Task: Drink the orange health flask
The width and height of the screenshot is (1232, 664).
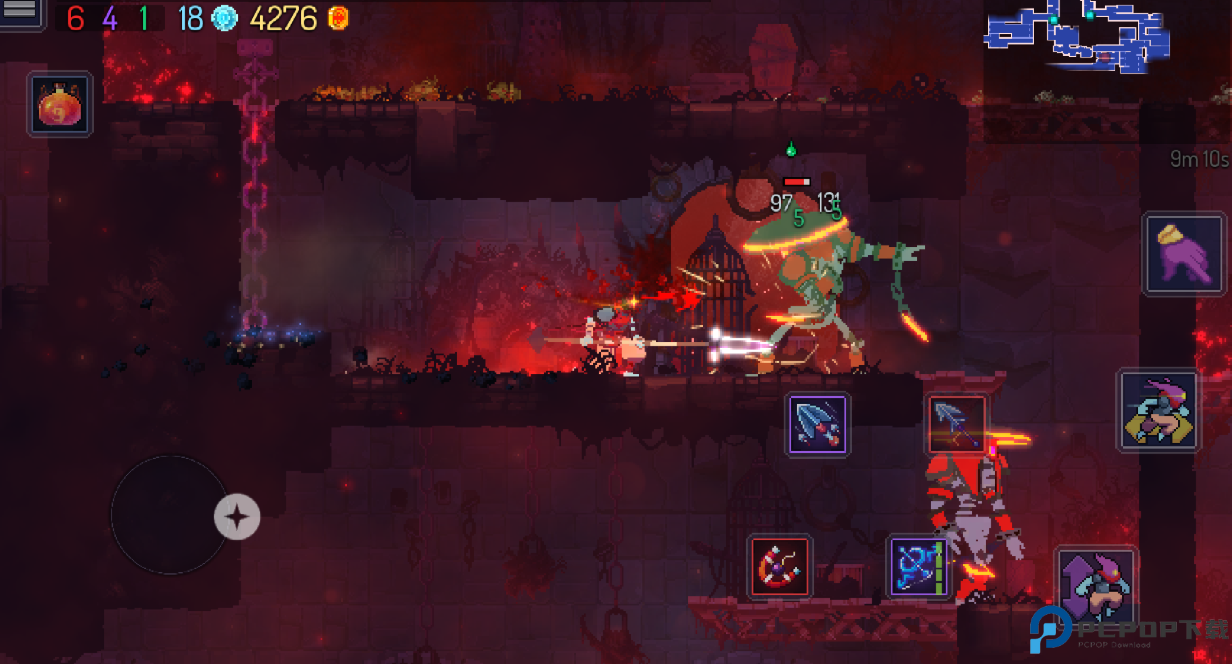Action: [x=60, y=104]
